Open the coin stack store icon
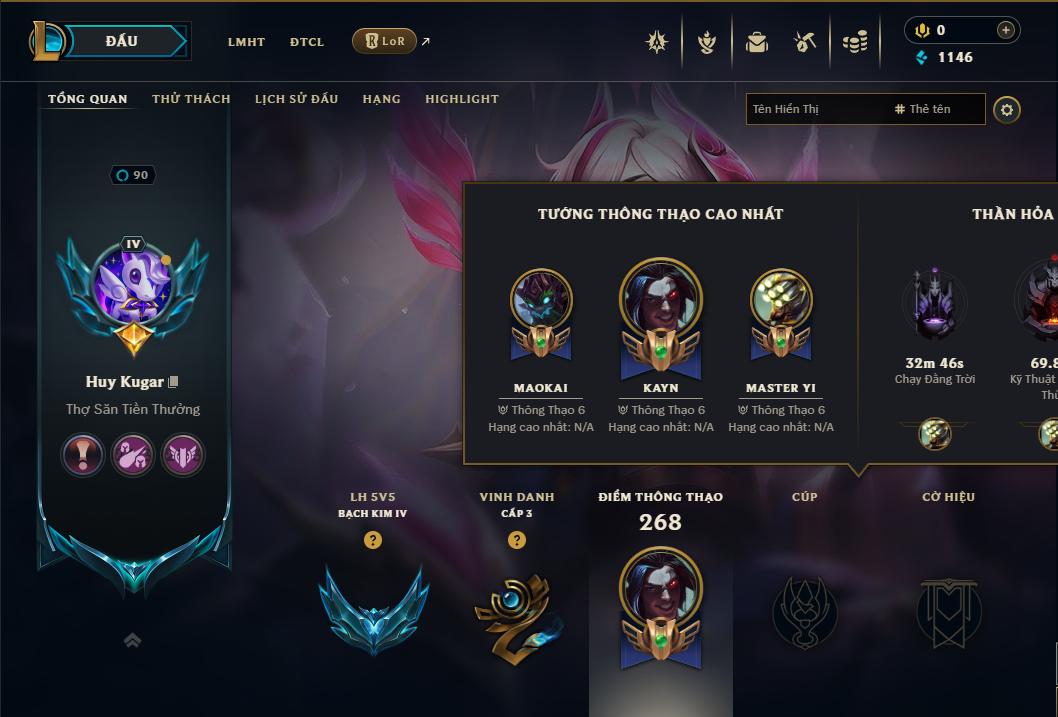This screenshot has height=717, width=1058. pos(854,42)
